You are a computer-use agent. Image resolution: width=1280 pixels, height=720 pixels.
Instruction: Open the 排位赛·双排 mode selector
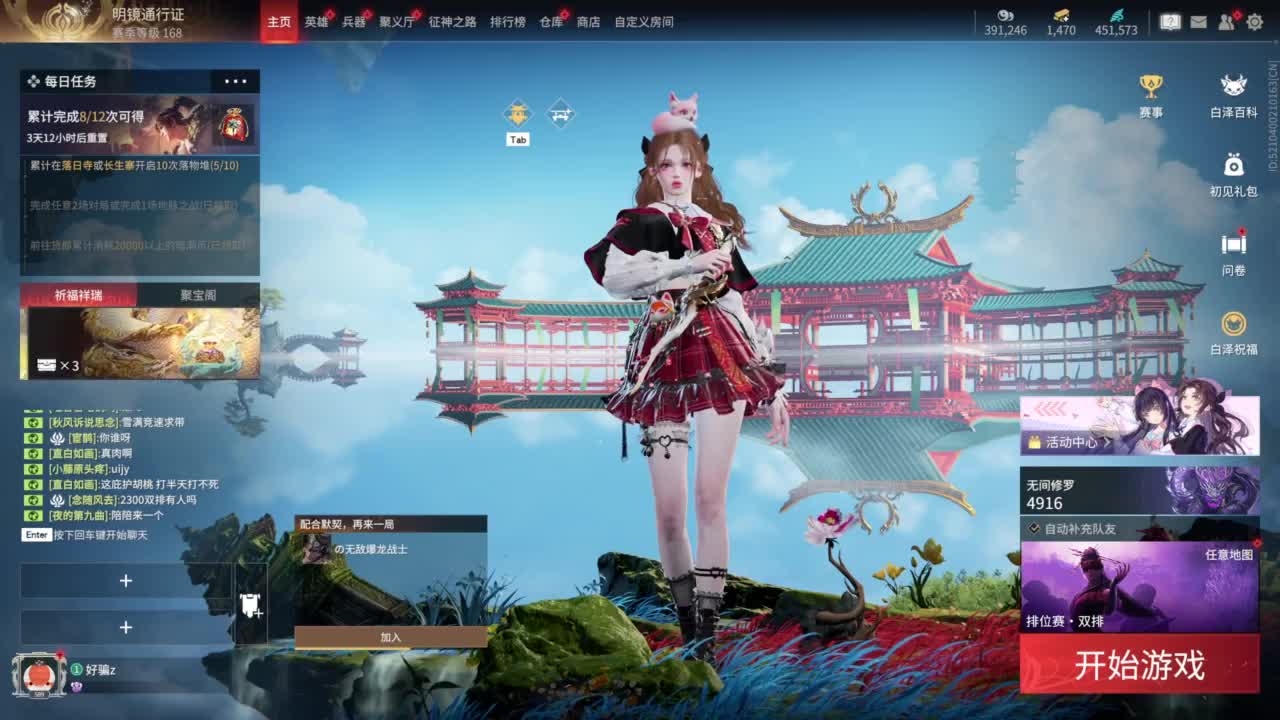(x=1066, y=619)
